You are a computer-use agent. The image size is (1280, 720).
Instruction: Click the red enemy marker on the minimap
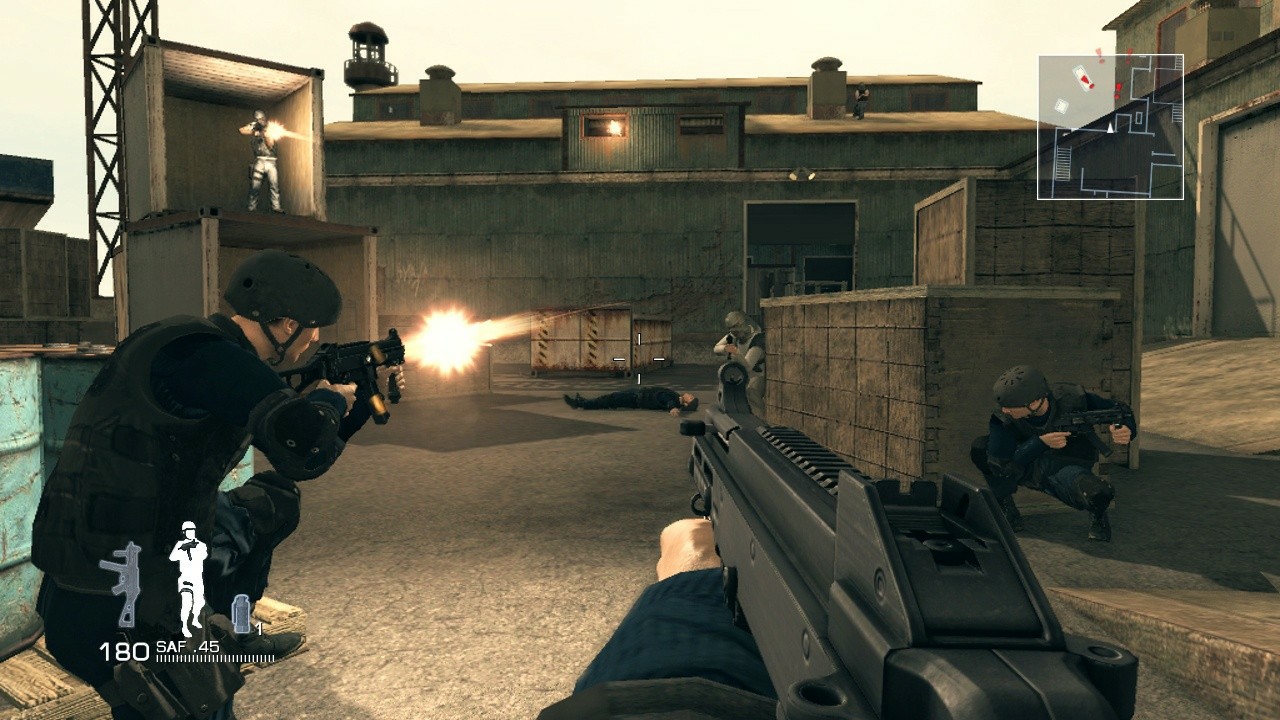[x=1119, y=86]
